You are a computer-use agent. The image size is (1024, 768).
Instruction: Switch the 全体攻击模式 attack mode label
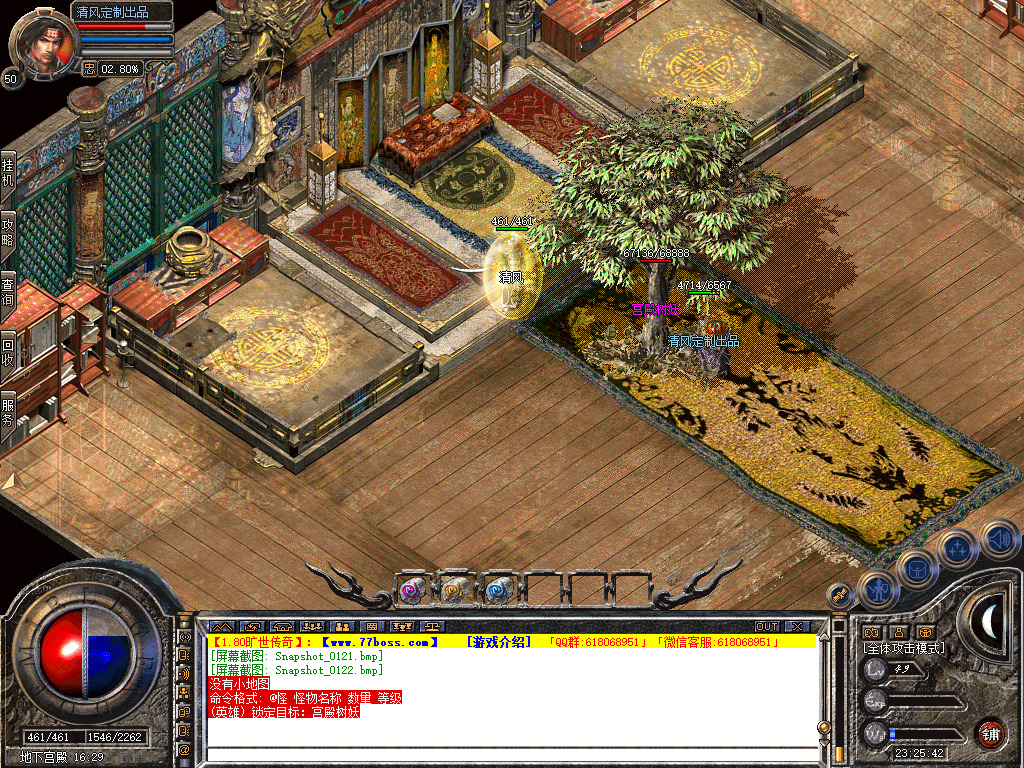point(905,648)
